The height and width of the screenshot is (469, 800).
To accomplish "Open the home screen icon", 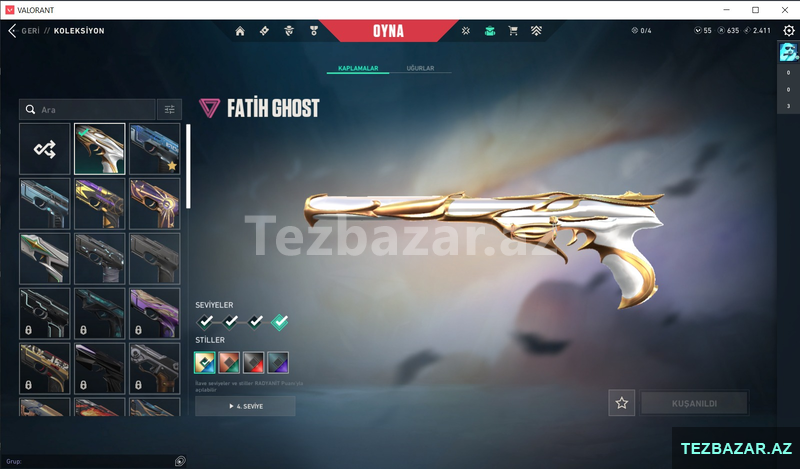I will tap(240, 31).
